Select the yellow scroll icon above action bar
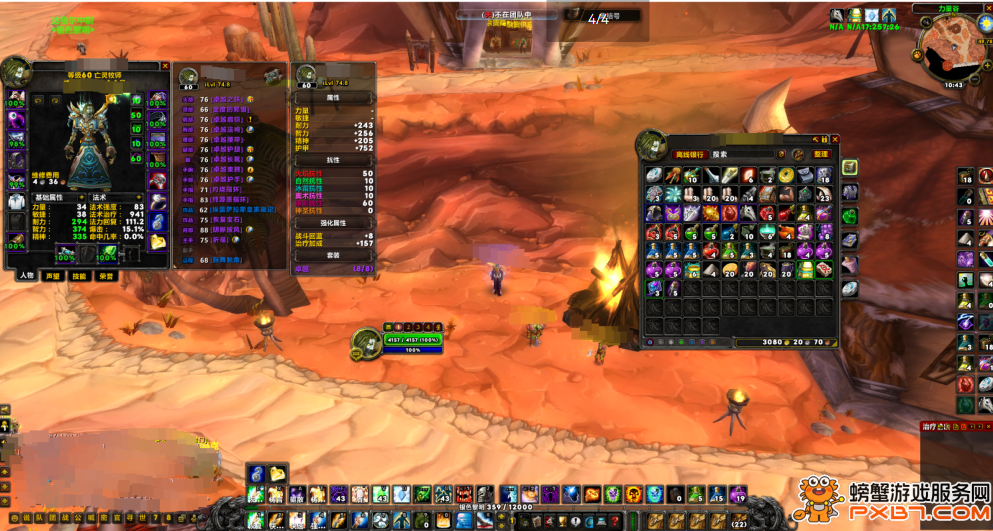This screenshot has height=531, width=993. pyautogui.click(x=277, y=474)
